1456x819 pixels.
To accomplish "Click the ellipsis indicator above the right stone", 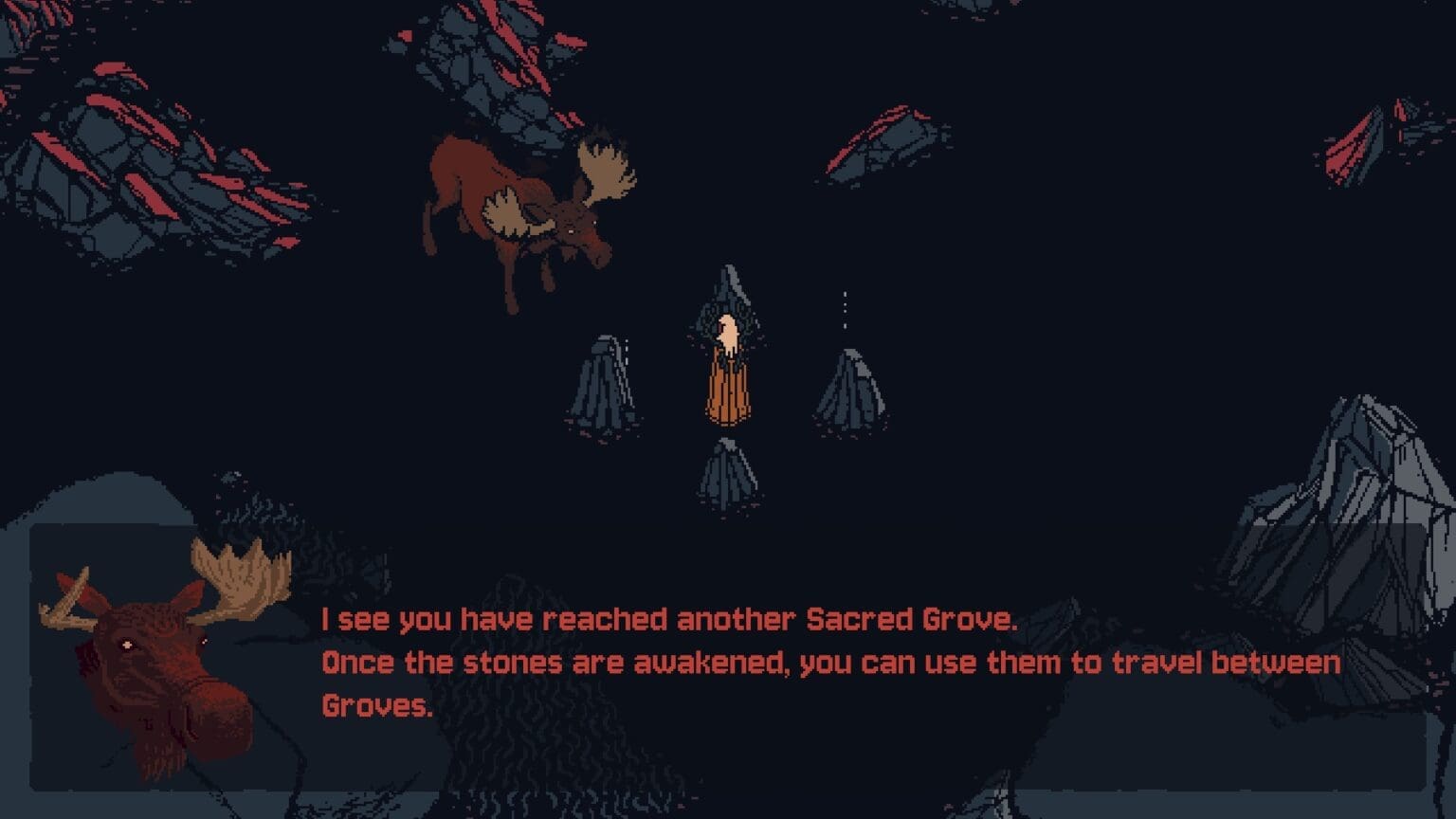I will (x=846, y=308).
